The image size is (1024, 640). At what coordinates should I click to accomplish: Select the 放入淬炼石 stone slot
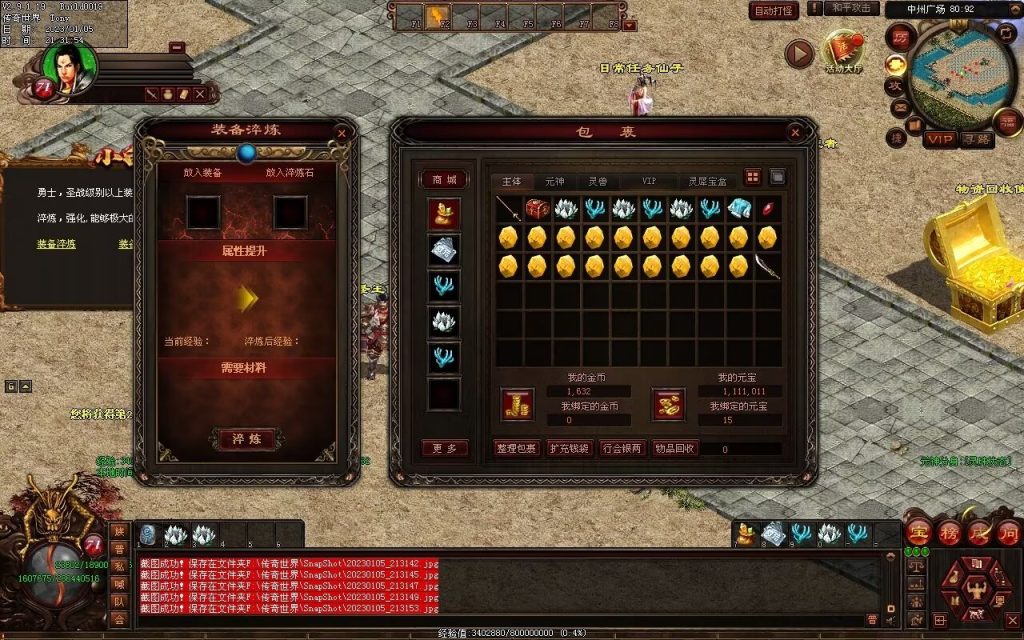(290, 211)
